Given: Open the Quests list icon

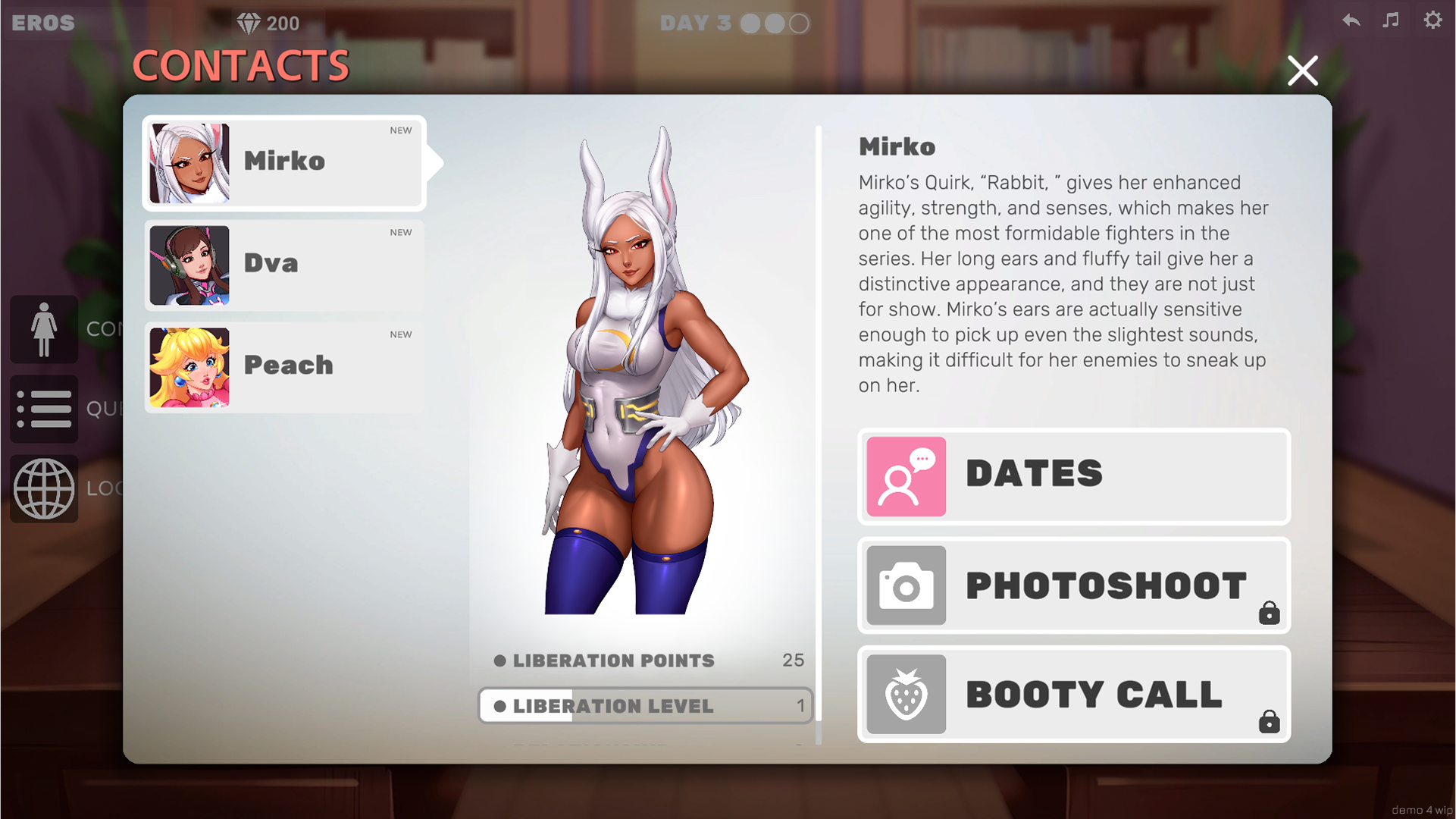Looking at the screenshot, I should tap(43, 409).
